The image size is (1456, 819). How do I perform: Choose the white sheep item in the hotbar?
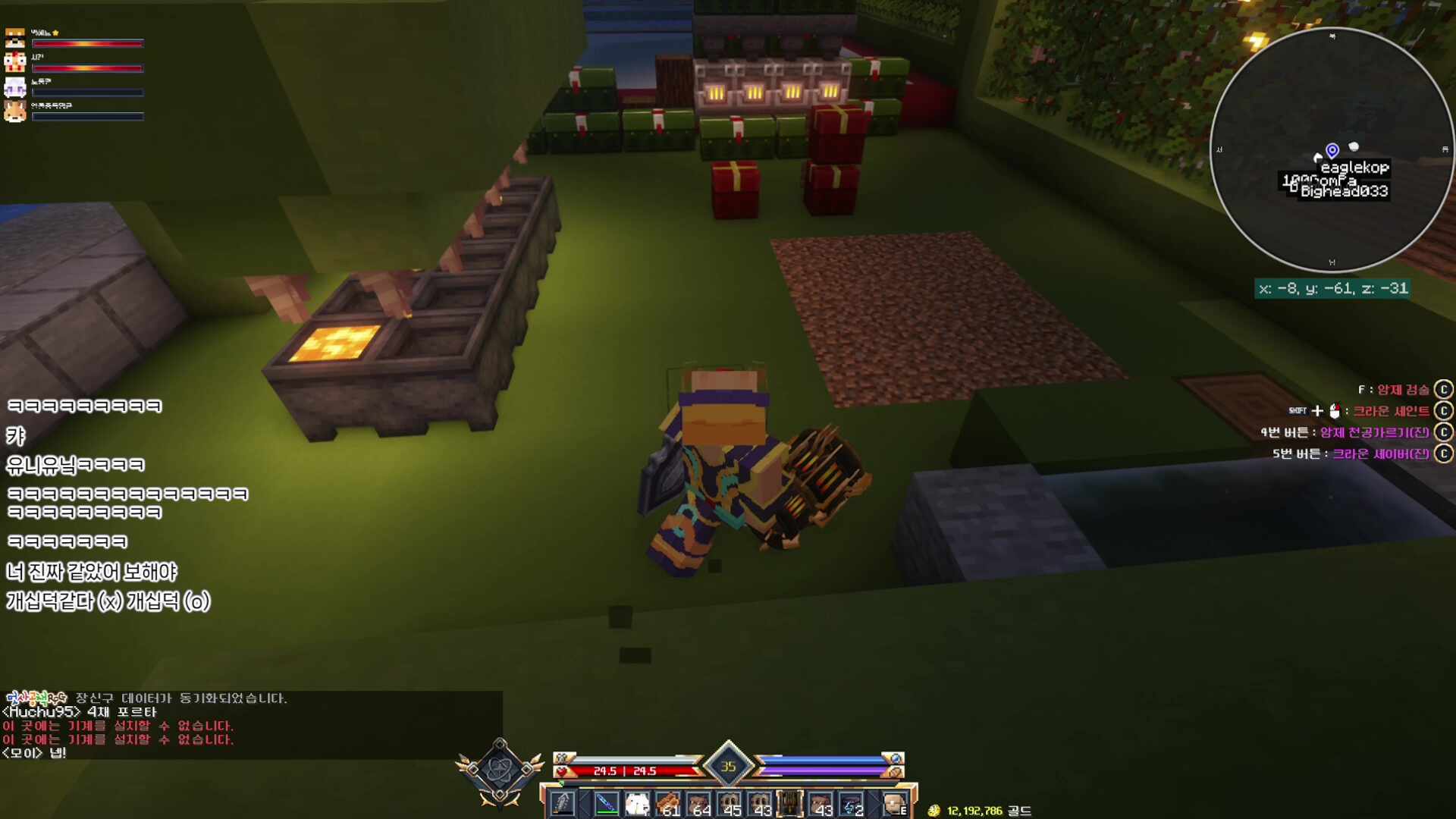pos(637,803)
